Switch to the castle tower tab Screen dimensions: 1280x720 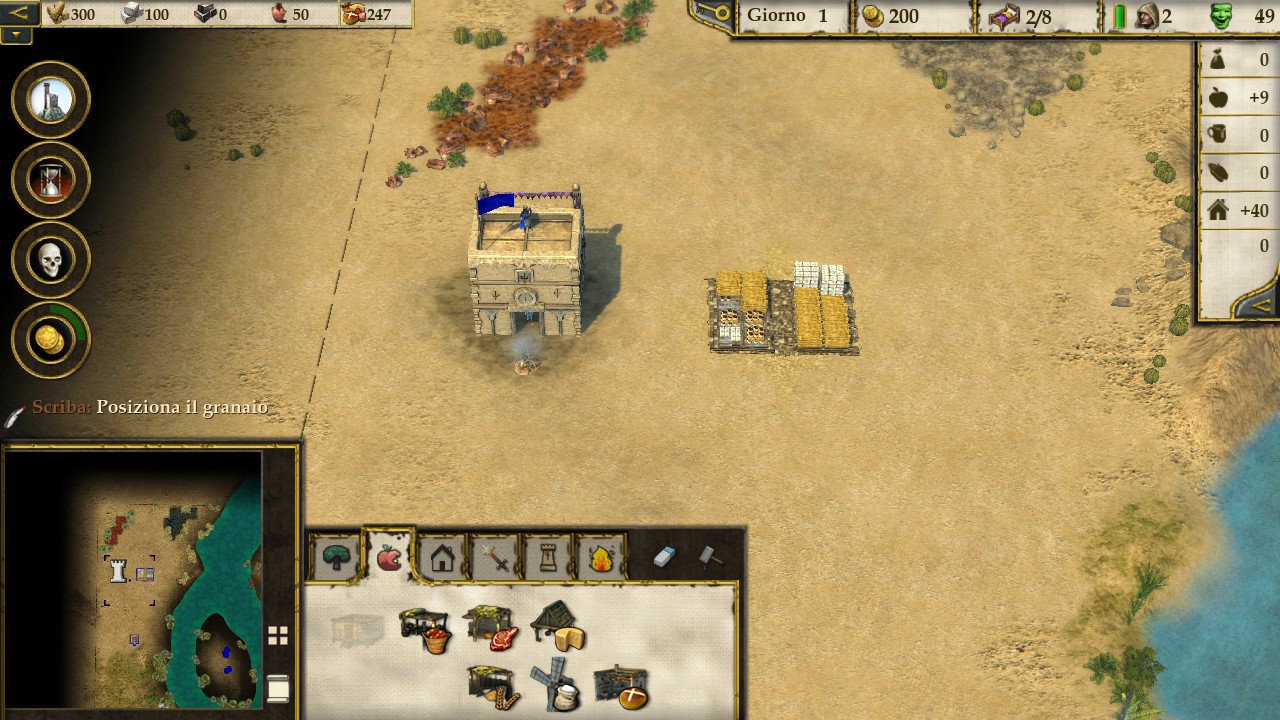pyautogui.click(x=548, y=558)
